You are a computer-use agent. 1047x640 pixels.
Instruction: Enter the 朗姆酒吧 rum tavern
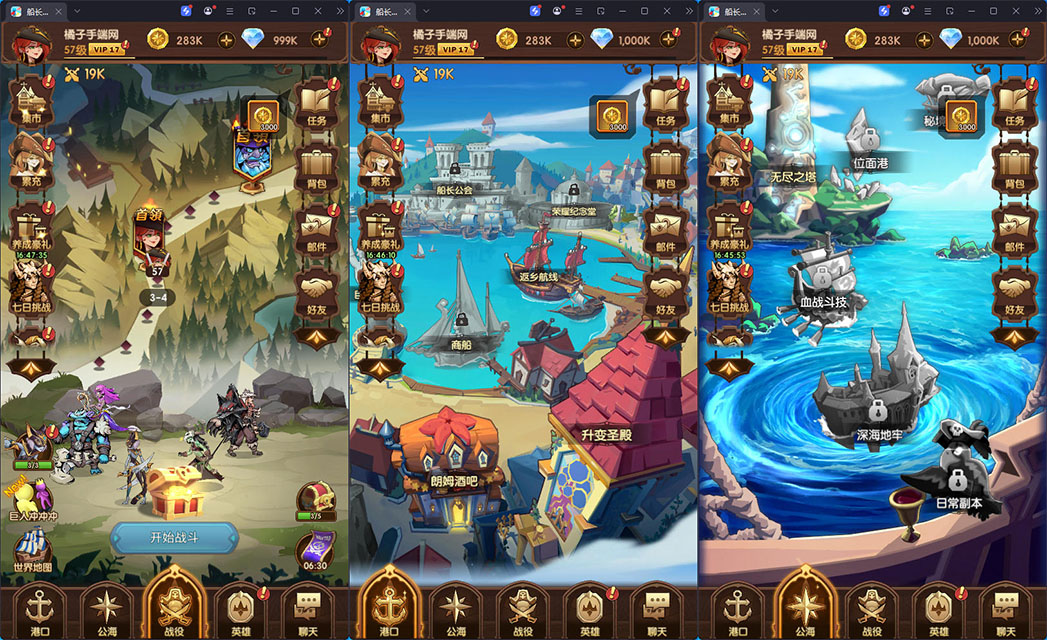tap(443, 458)
